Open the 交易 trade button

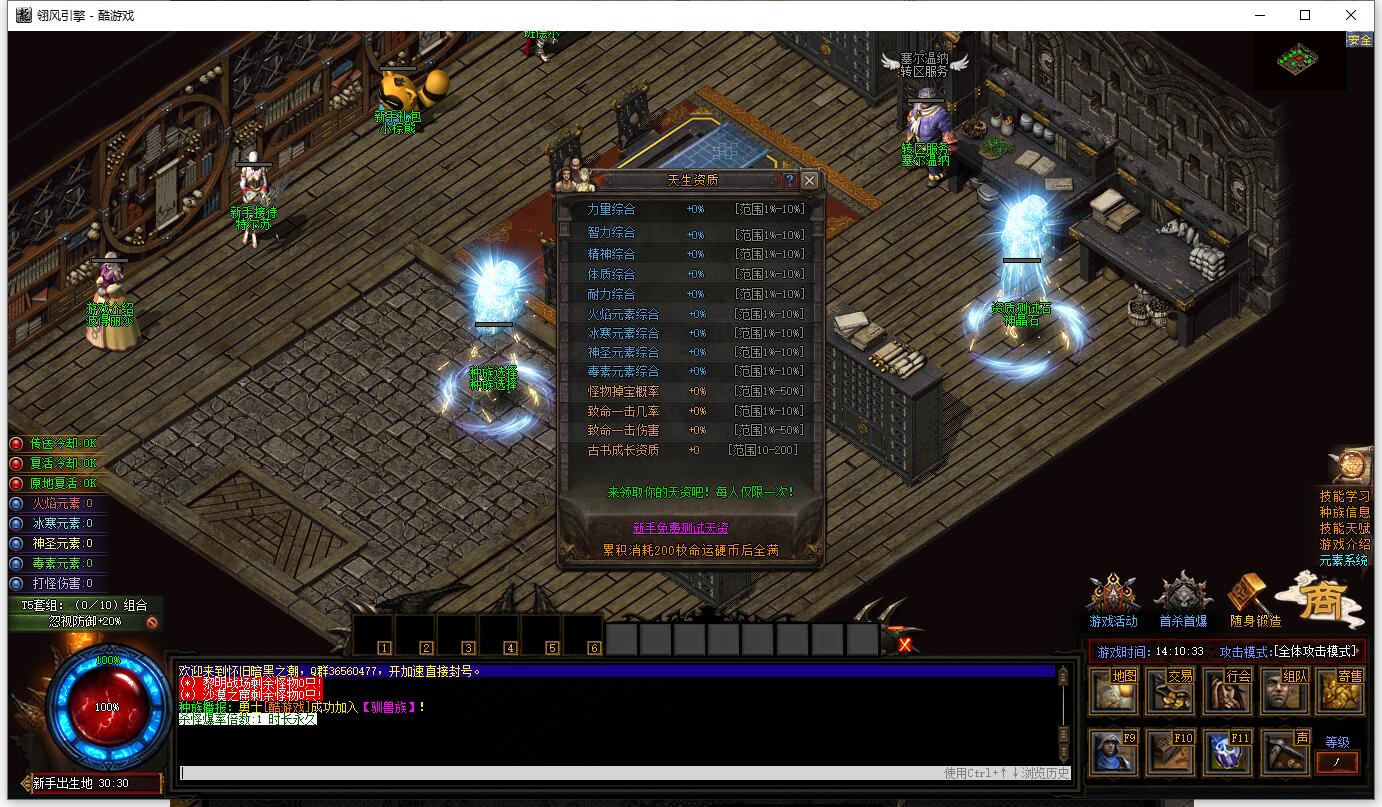click(1171, 690)
